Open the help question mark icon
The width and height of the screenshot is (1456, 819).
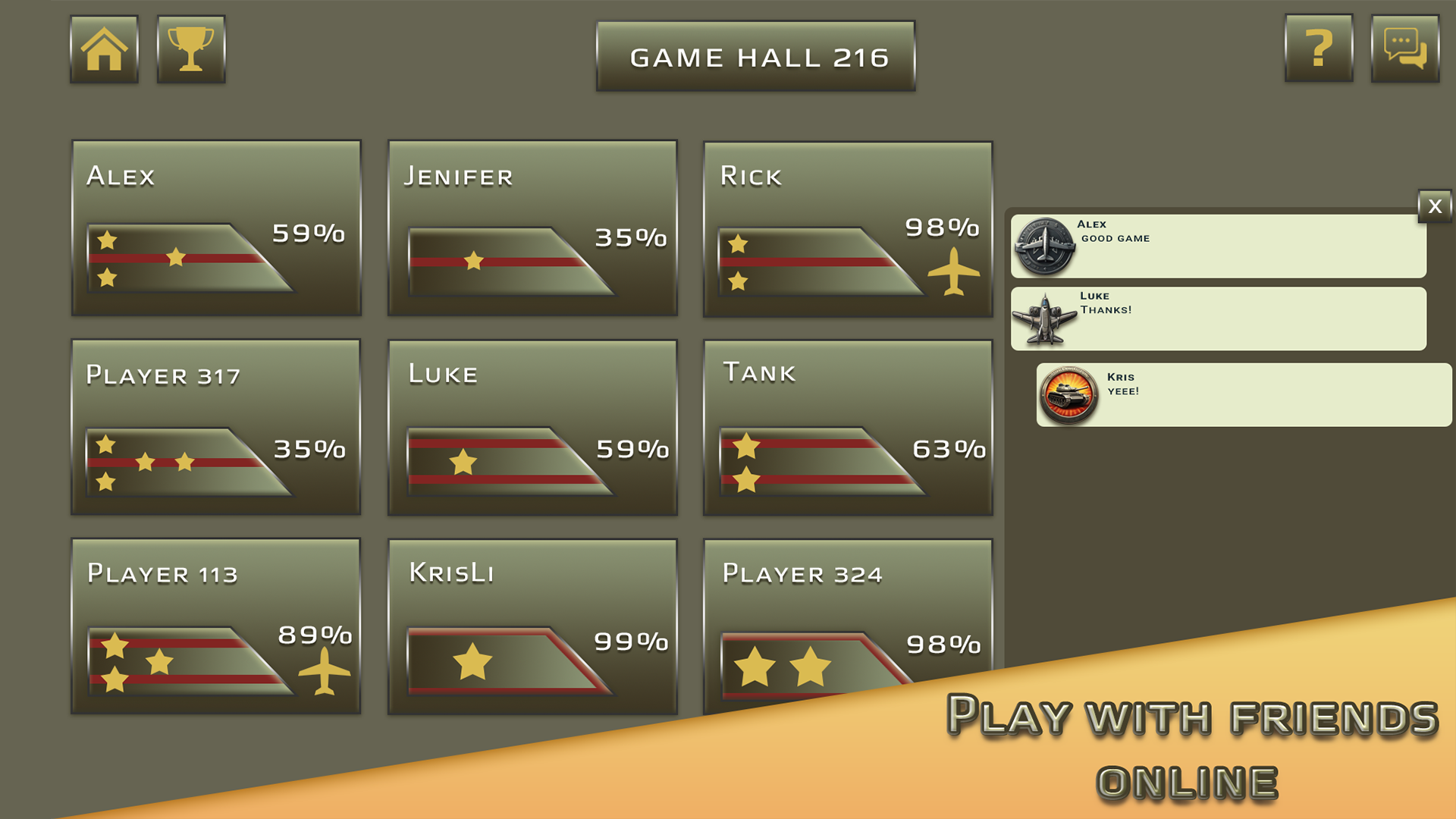click(1318, 49)
